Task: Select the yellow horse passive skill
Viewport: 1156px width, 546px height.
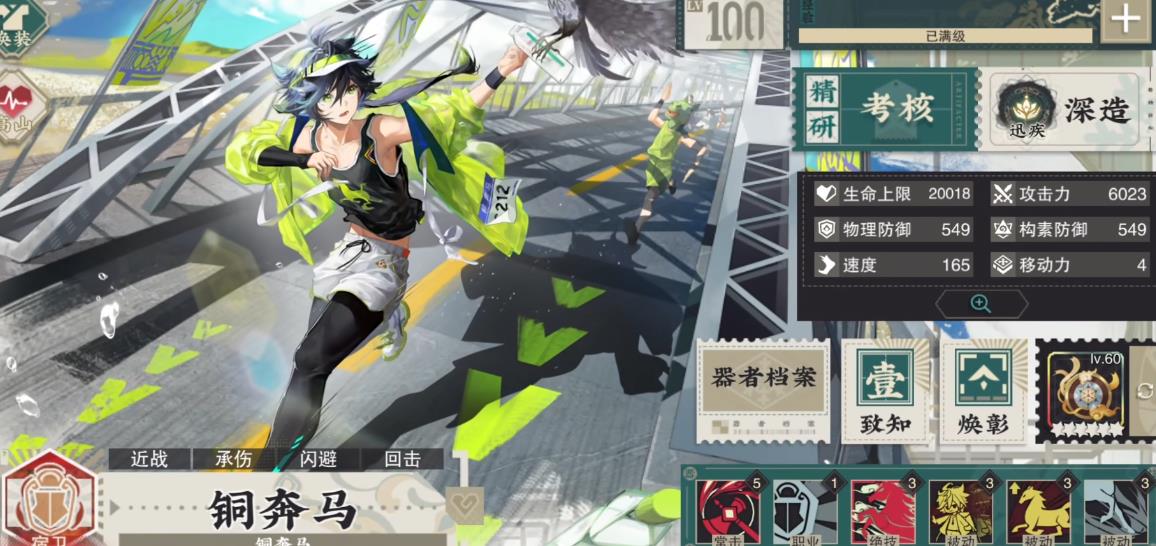Action: tap(1038, 512)
